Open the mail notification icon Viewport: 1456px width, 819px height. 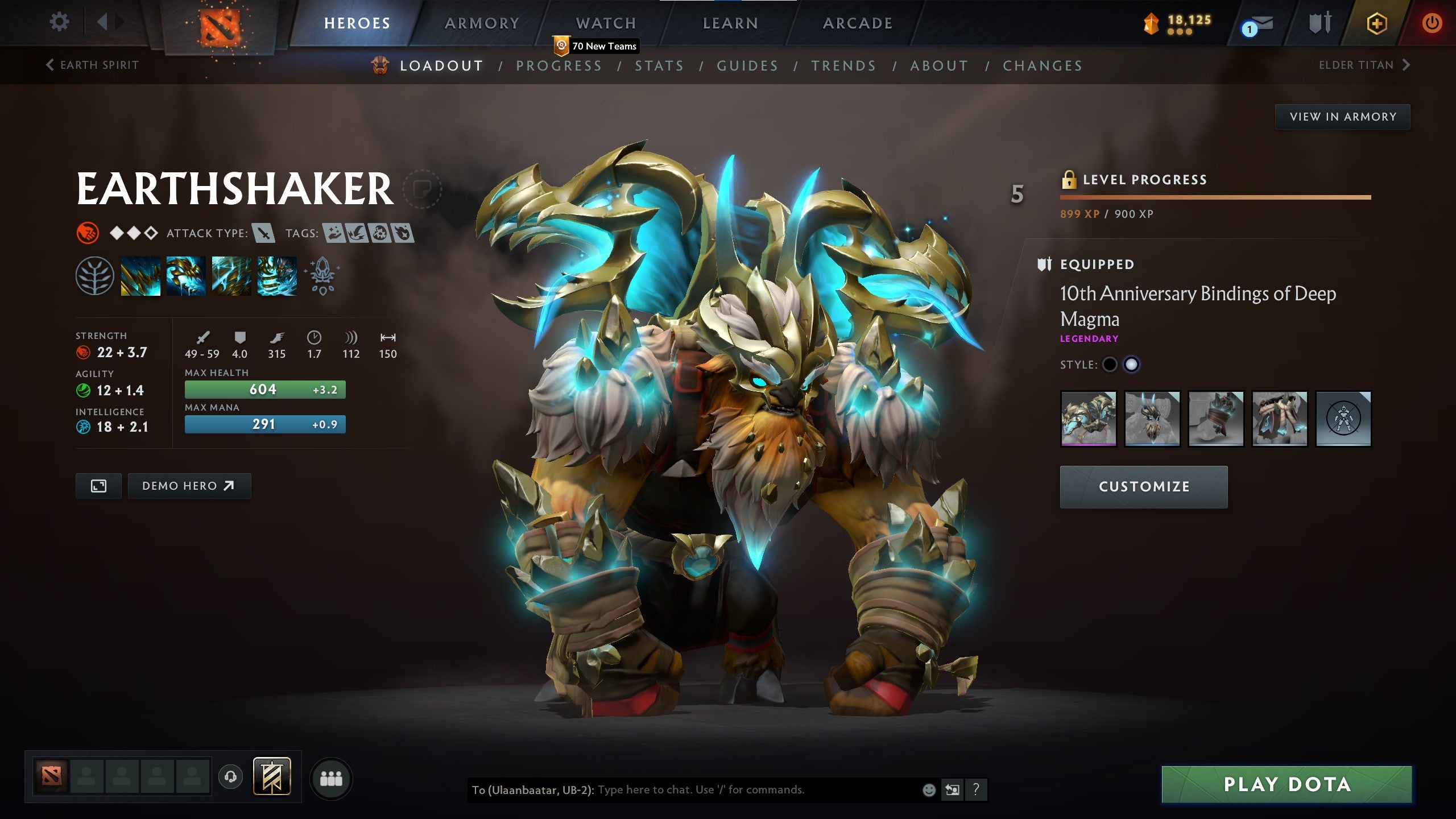click(x=1259, y=24)
